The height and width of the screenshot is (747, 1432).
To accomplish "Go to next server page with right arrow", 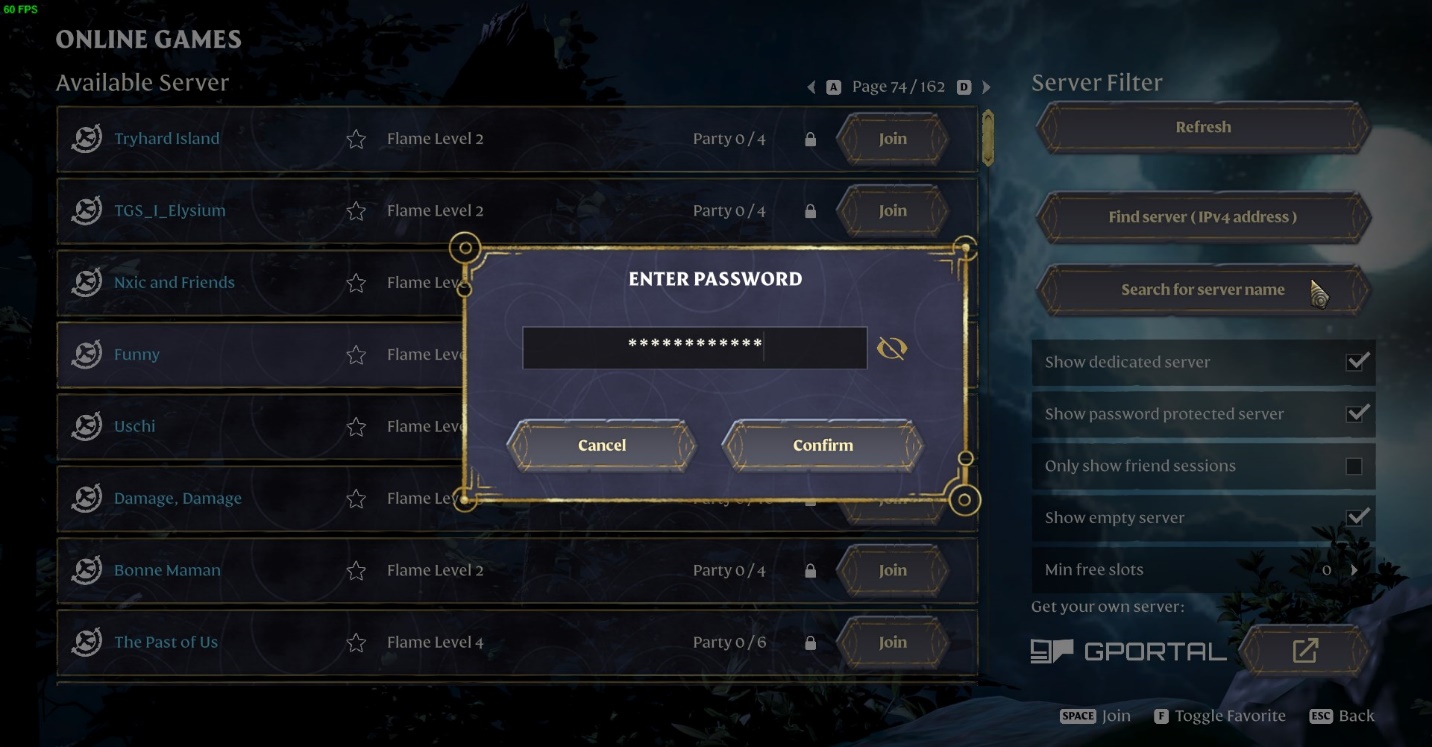I will 986,86.
